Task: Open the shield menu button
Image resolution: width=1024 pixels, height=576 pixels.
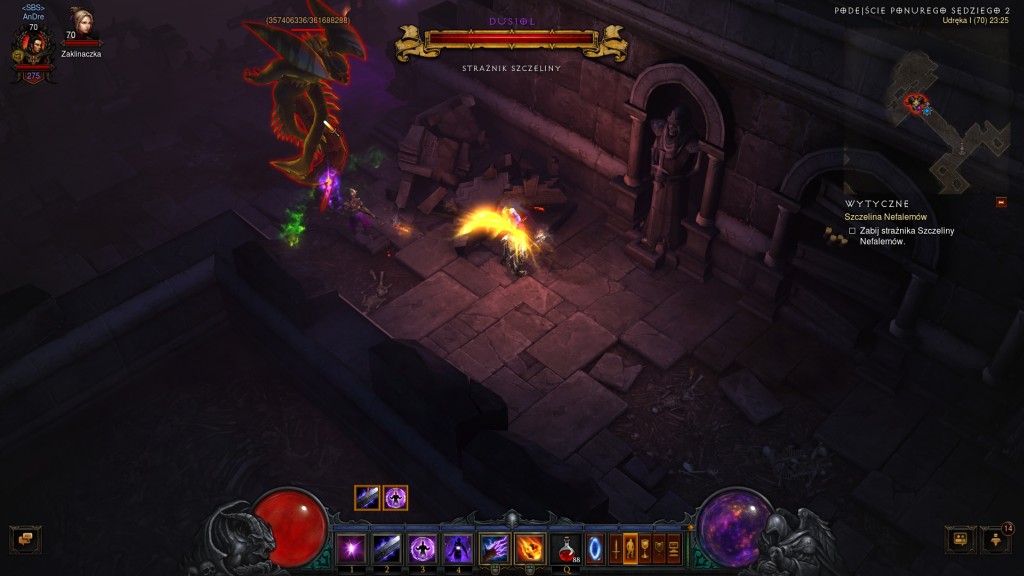Action: pos(659,549)
